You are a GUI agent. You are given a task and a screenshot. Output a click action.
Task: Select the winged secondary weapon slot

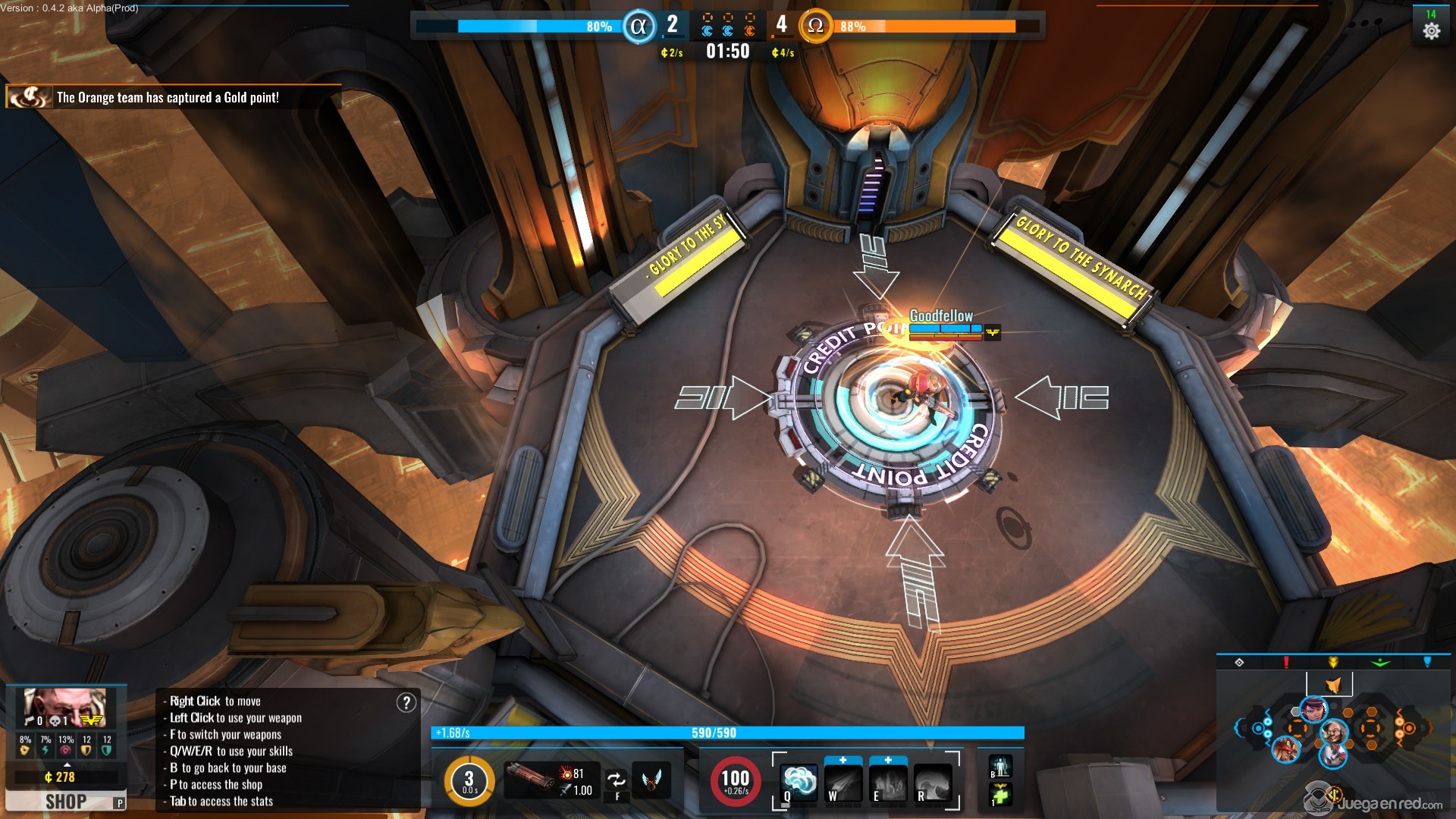point(651,780)
